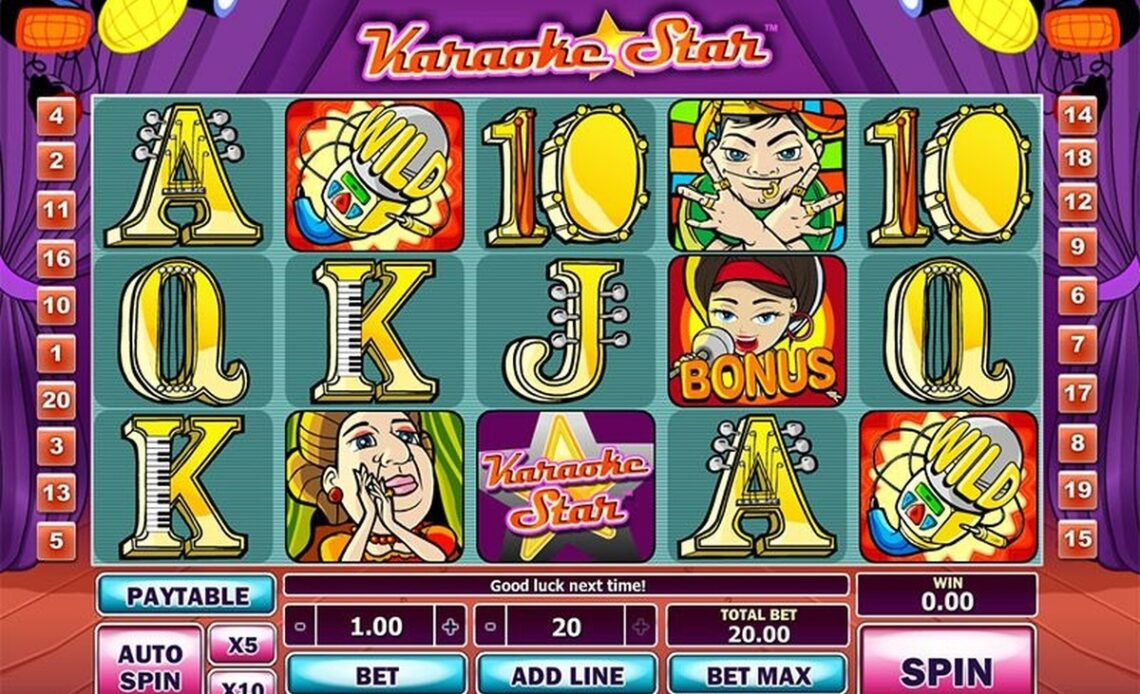Choose payline marker number 19

[x=1077, y=491]
